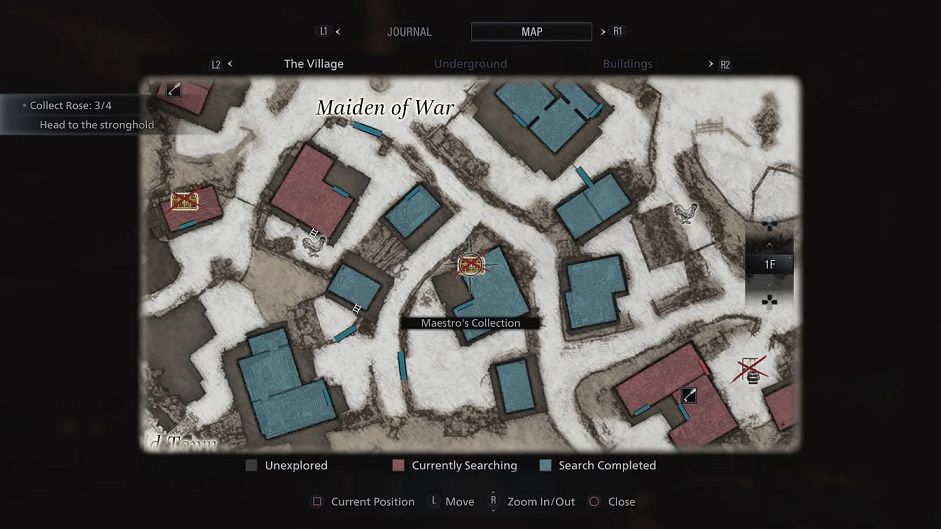941x529 pixels.
Task: Select the 1F floor level indicator
Action: 769,265
